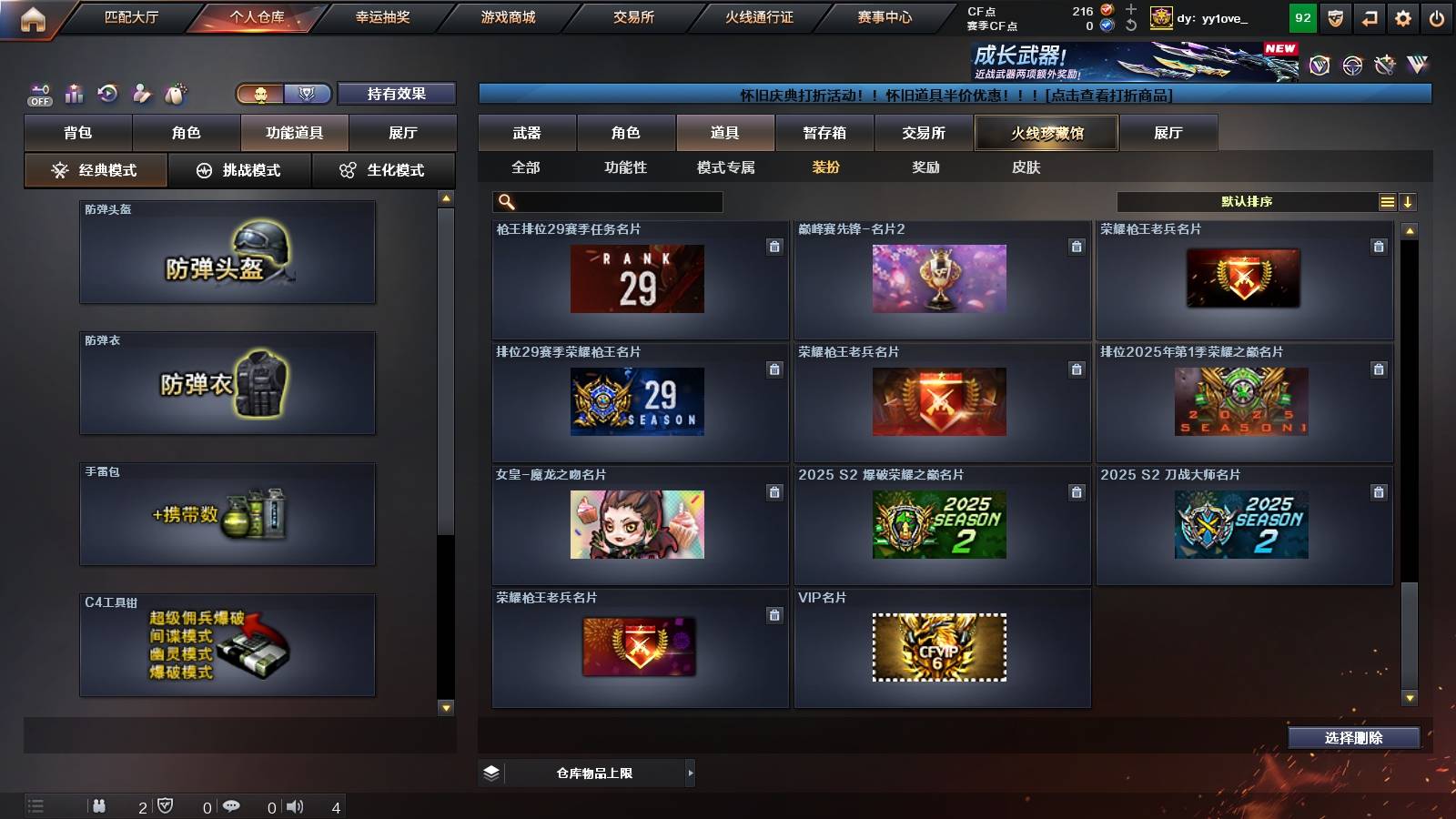Screen dimensions: 1456x819
Task: Click the dog-tag icon in top-left toolbar
Action: 174,92
